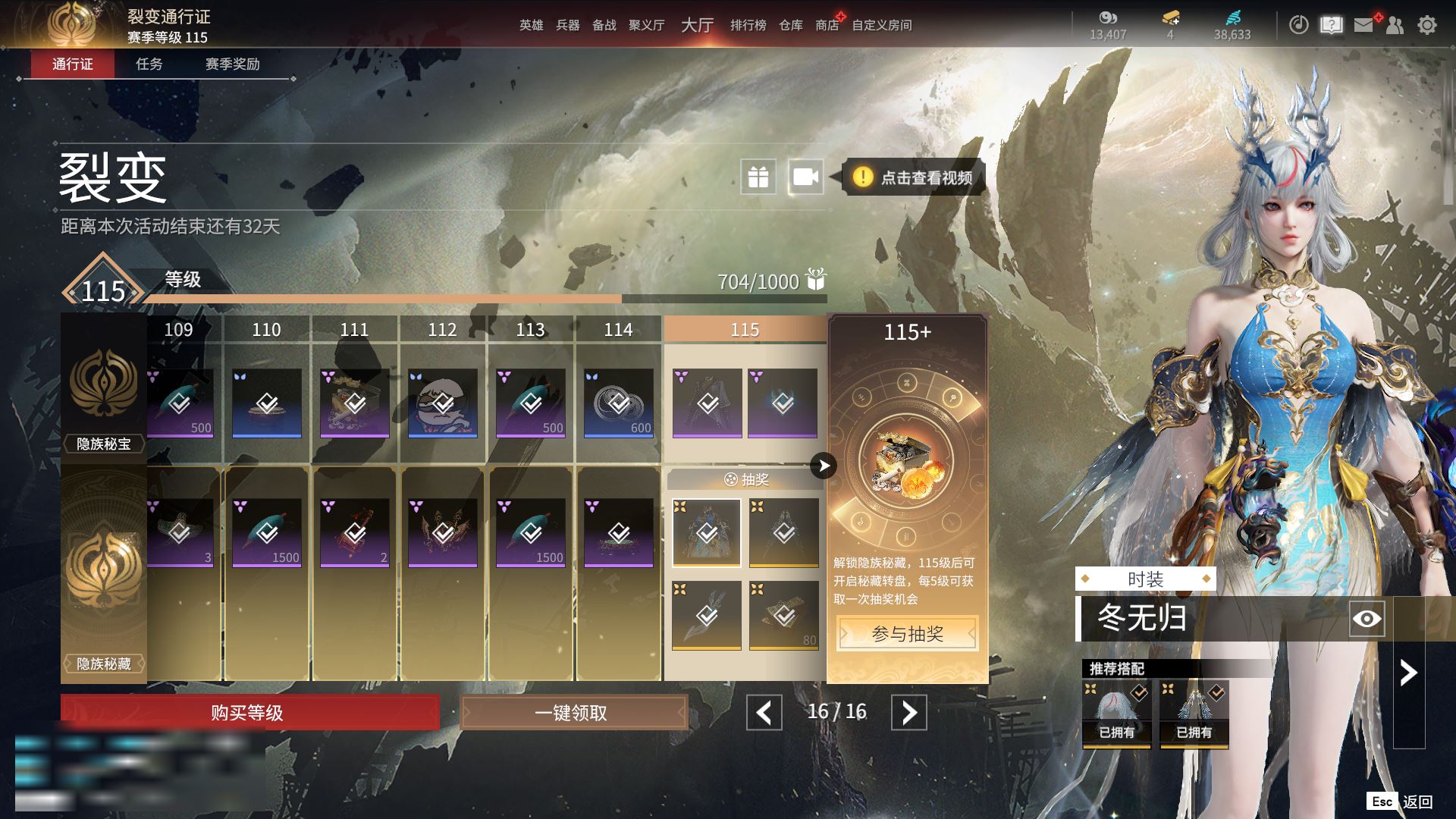Join the lottery via 参与抽奖

907,634
